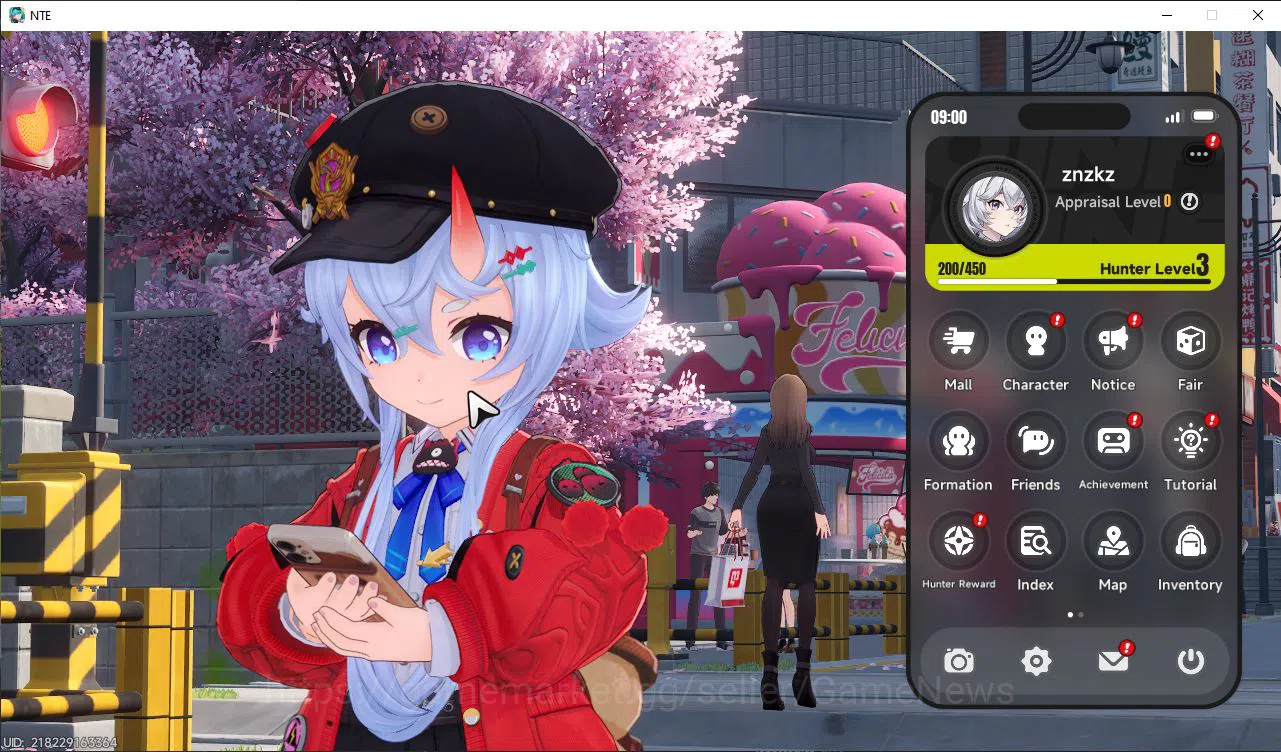Open the settings gear
This screenshot has height=752, width=1281.
pyautogui.click(x=1036, y=661)
